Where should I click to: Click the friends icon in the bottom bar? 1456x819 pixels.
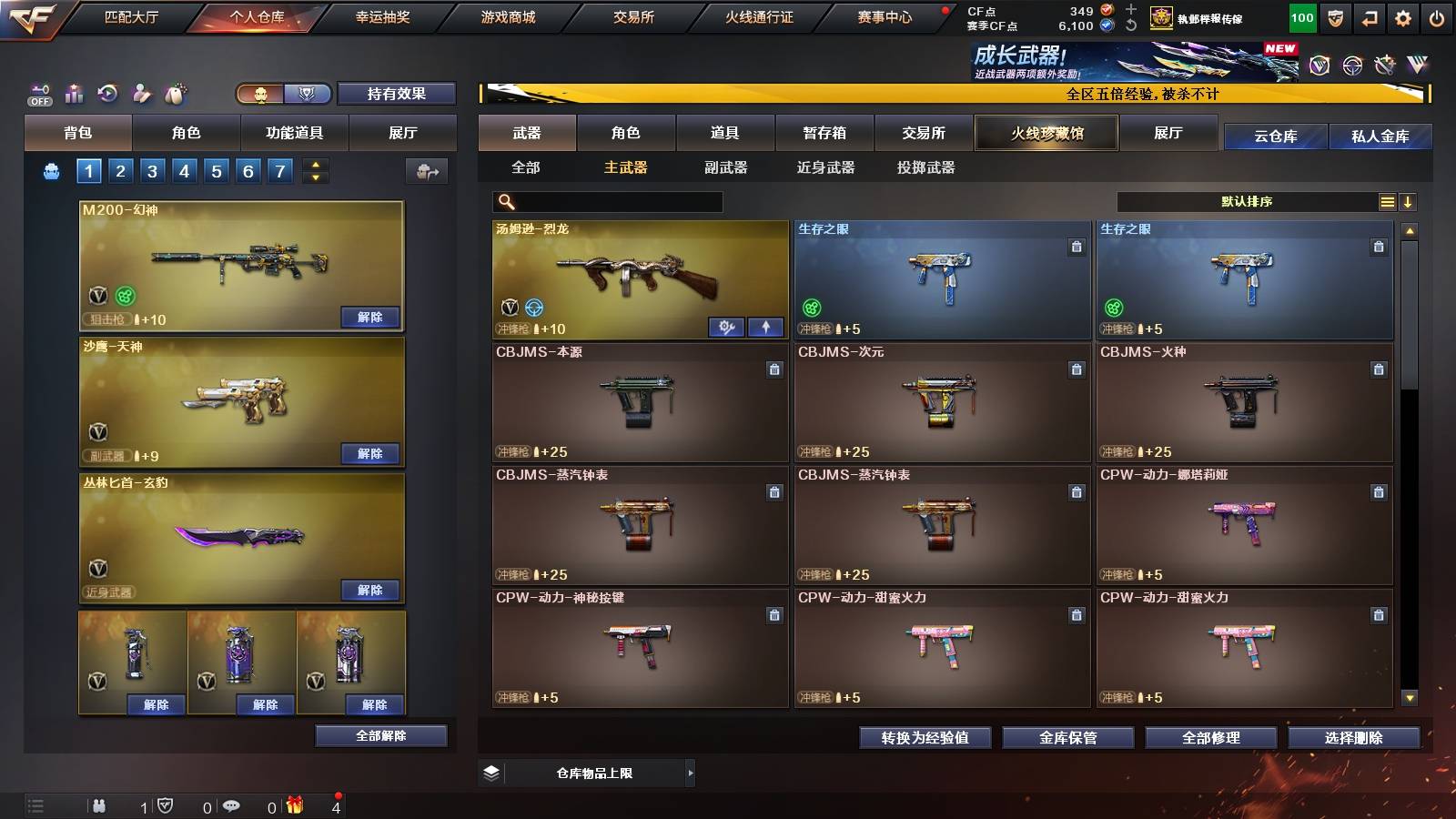point(98,804)
